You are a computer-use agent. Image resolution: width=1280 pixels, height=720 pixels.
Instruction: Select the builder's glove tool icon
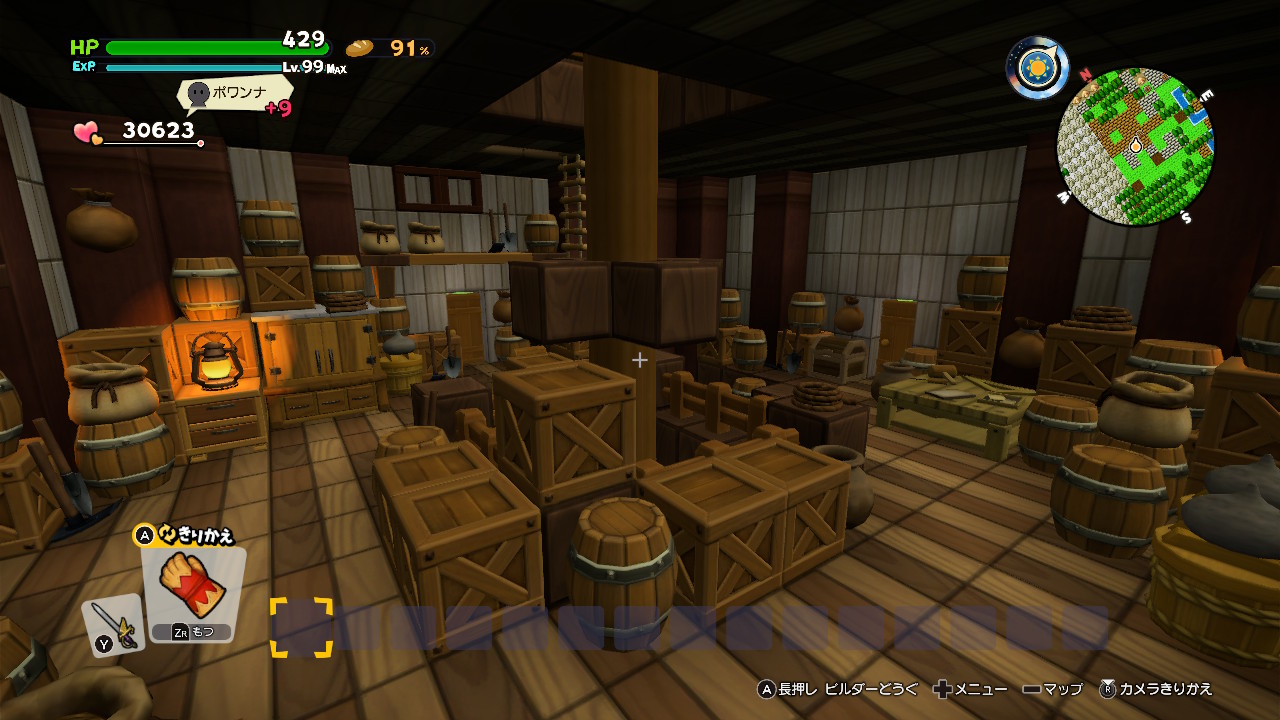(x=193, y=583)
